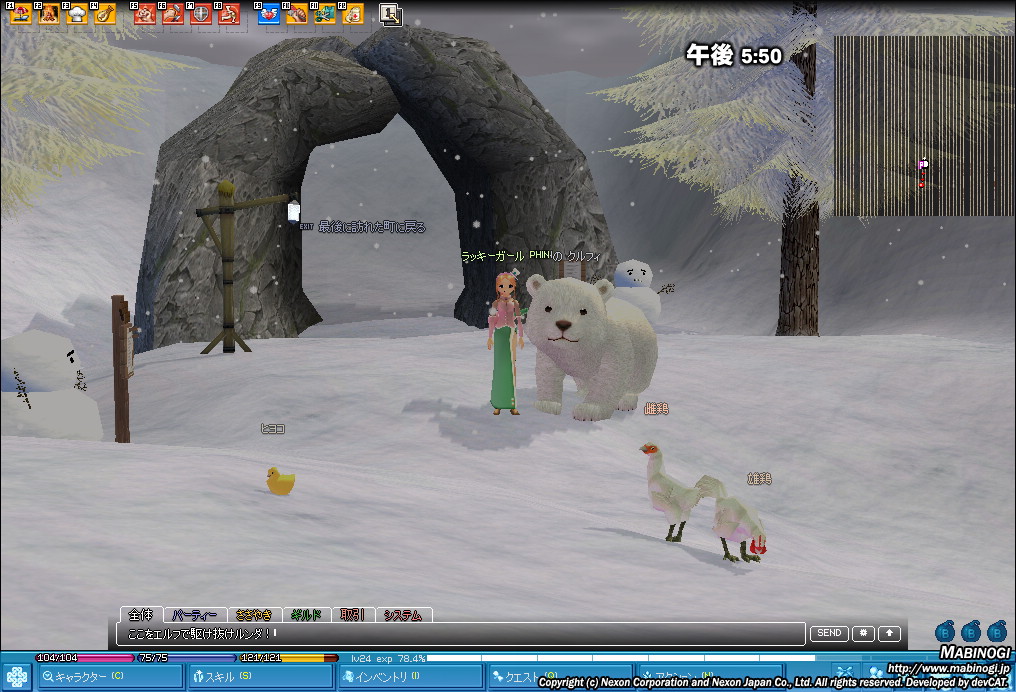Open the 取引 trade chat tab

352,615
